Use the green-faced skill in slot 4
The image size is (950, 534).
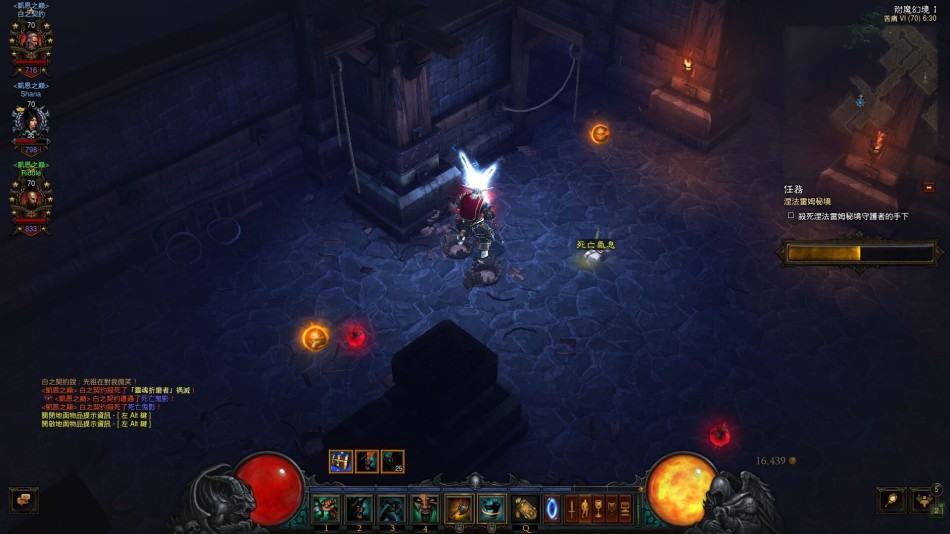(x=425, y=509)
